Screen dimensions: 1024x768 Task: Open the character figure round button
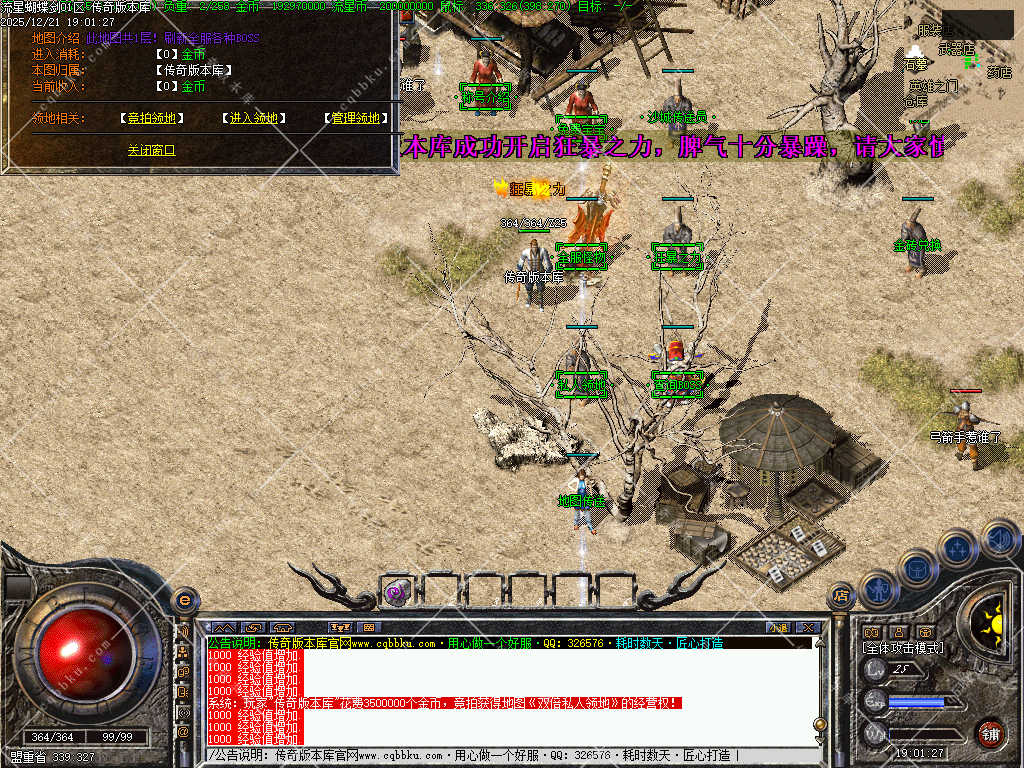878,589
